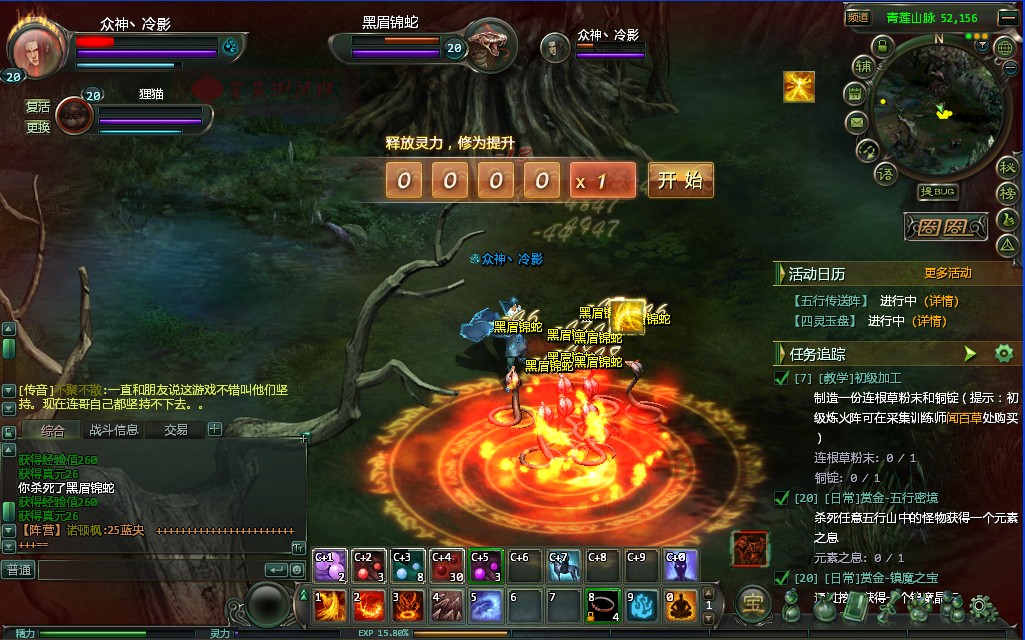The image size is (1025, 640).
Task: Activate the flame wing skill in slot 1
Action: click(x=330, y=605)
